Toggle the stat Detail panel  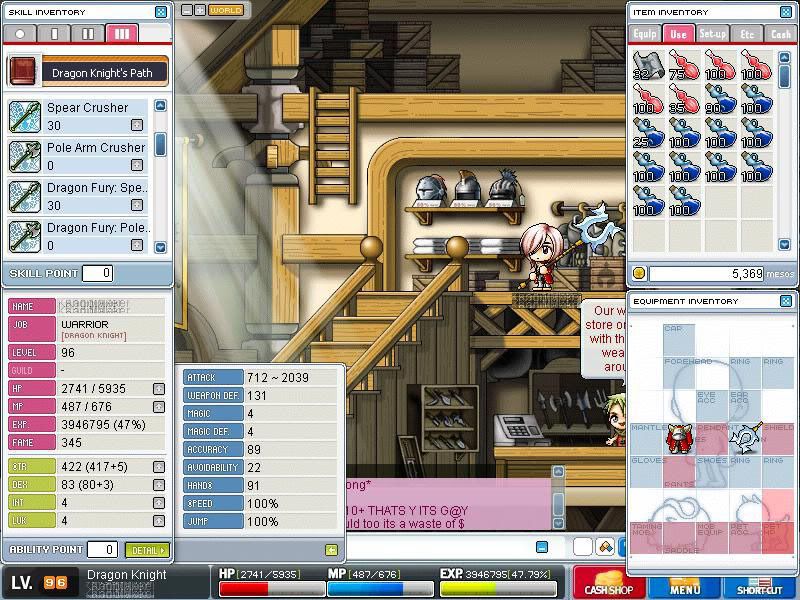[147, 549]
